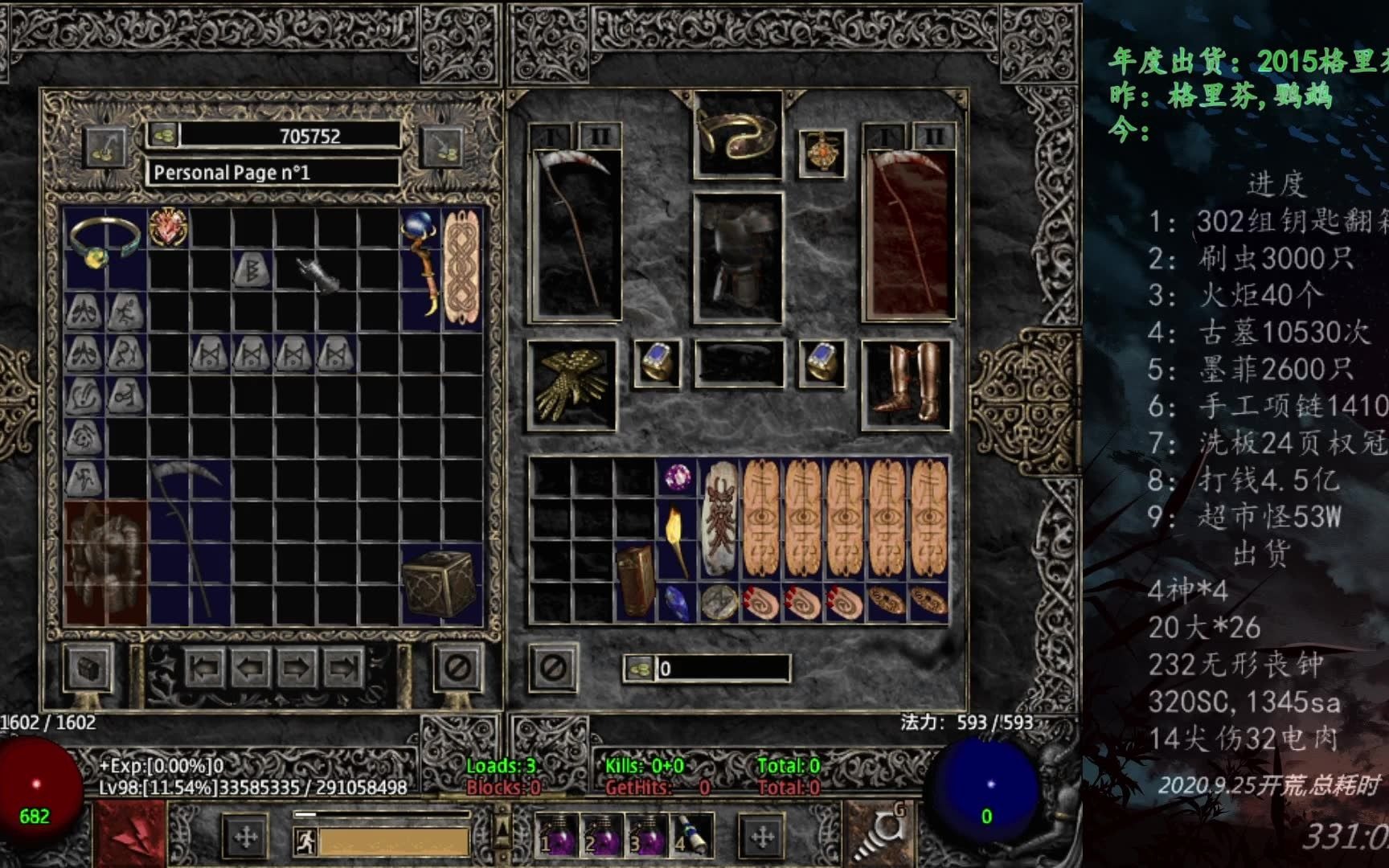Select the heart-shaped jewel in the stash
The height and width of the screenshot is (868, 1389).
(168, 227)
